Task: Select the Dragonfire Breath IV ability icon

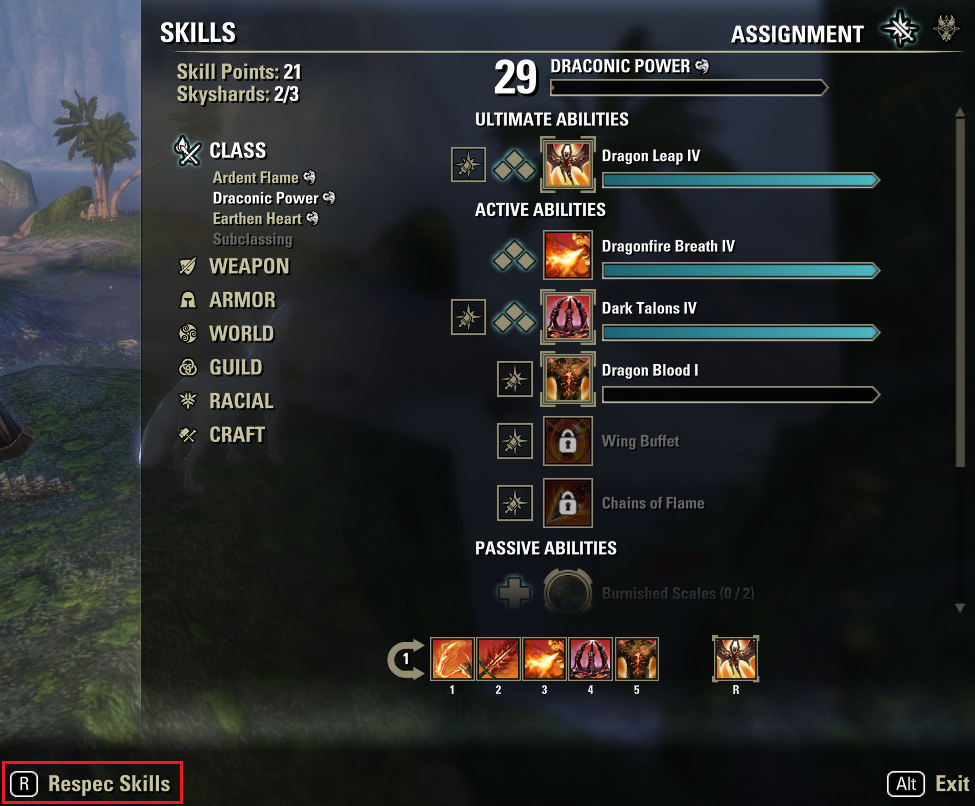Action: tap(567, 255)
